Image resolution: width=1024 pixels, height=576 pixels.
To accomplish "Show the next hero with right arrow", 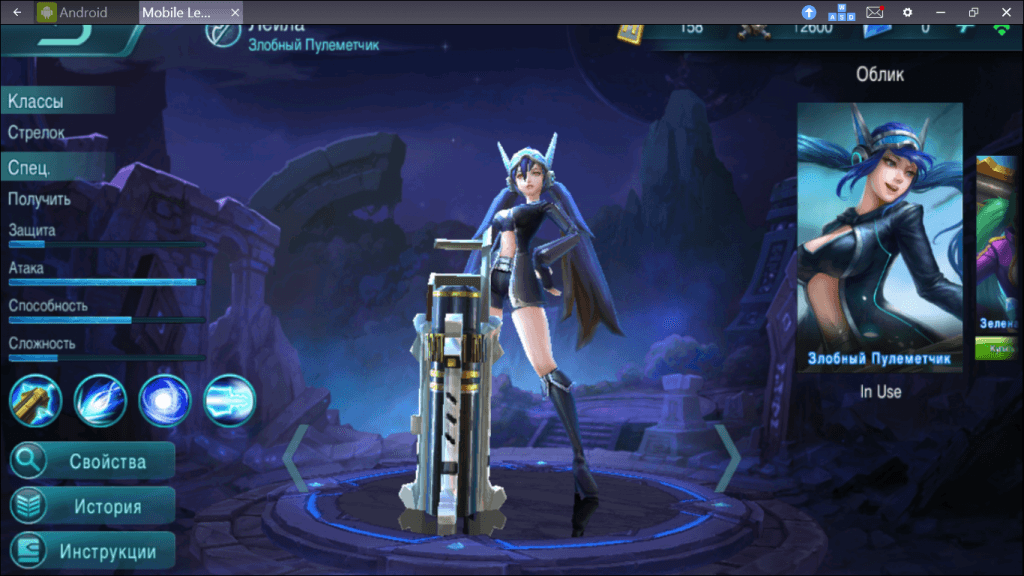I will [x=728, y=458].
